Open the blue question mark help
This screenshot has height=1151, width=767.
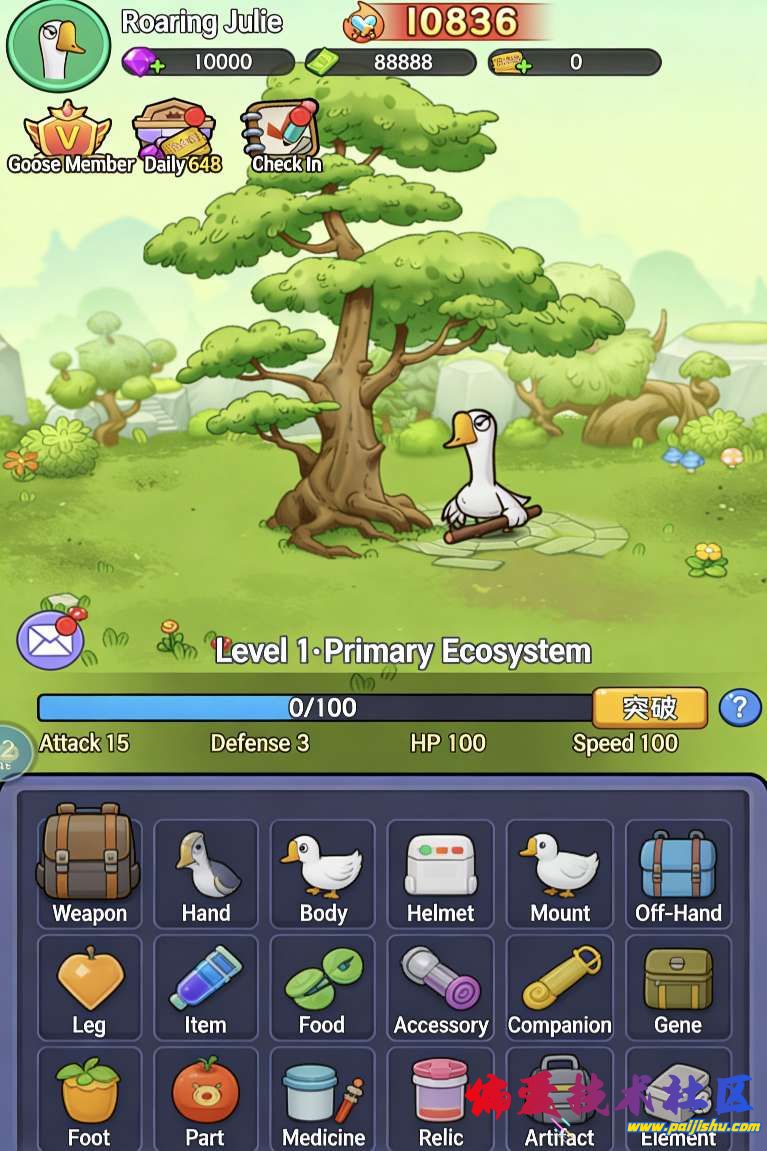pyautogui.click(x=740, y=708)
